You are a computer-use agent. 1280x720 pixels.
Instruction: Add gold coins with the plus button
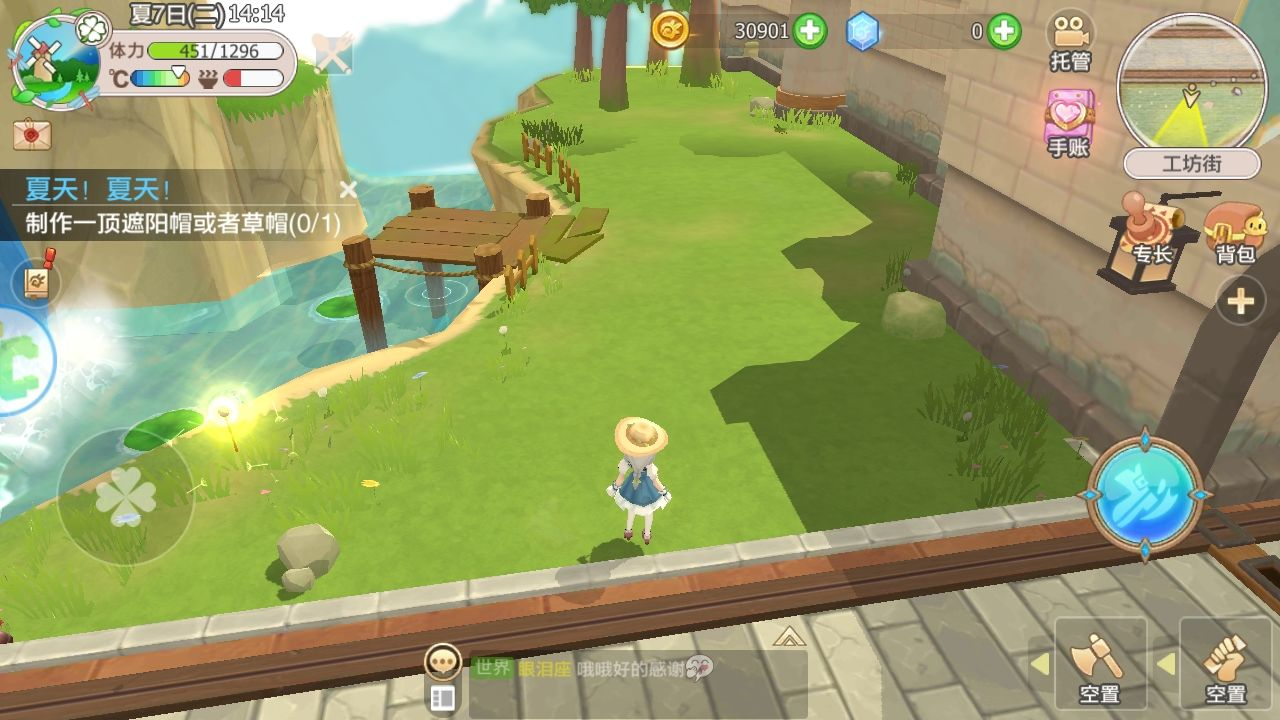810,31
